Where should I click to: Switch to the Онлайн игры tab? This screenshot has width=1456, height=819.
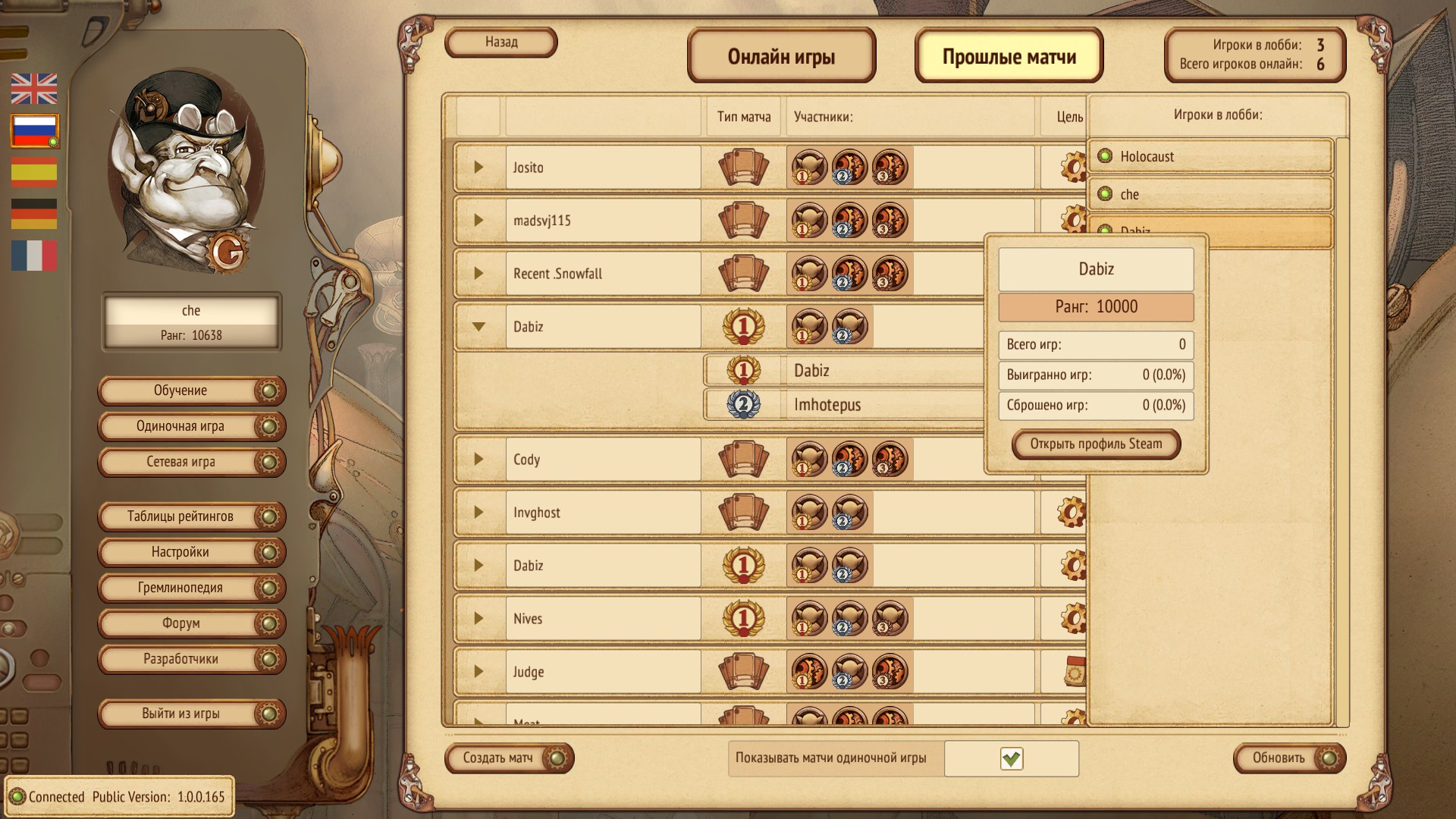tap(781, 56)
